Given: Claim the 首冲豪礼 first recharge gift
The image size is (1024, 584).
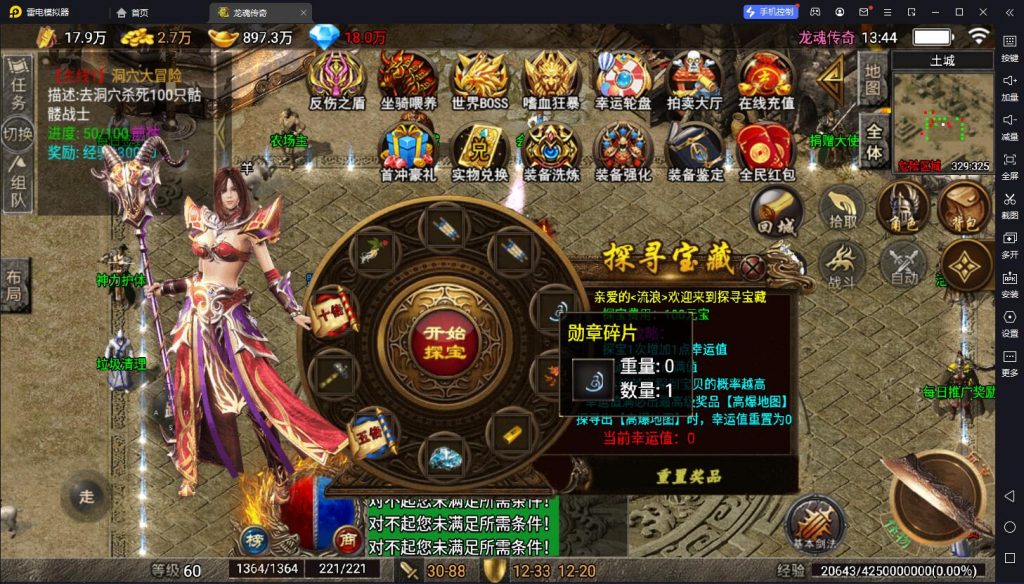Looking at the screenshot, I should 408,150.
